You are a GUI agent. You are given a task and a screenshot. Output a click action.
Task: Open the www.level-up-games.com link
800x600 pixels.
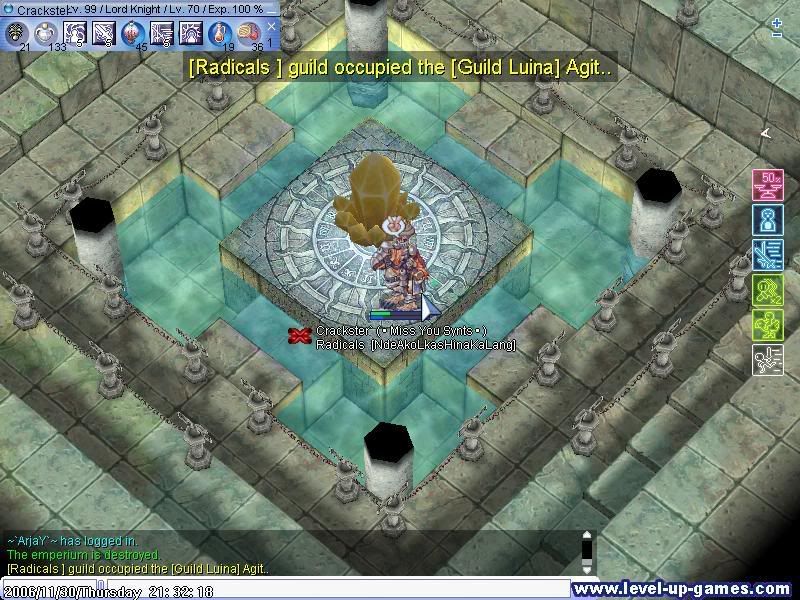(686, 589)
